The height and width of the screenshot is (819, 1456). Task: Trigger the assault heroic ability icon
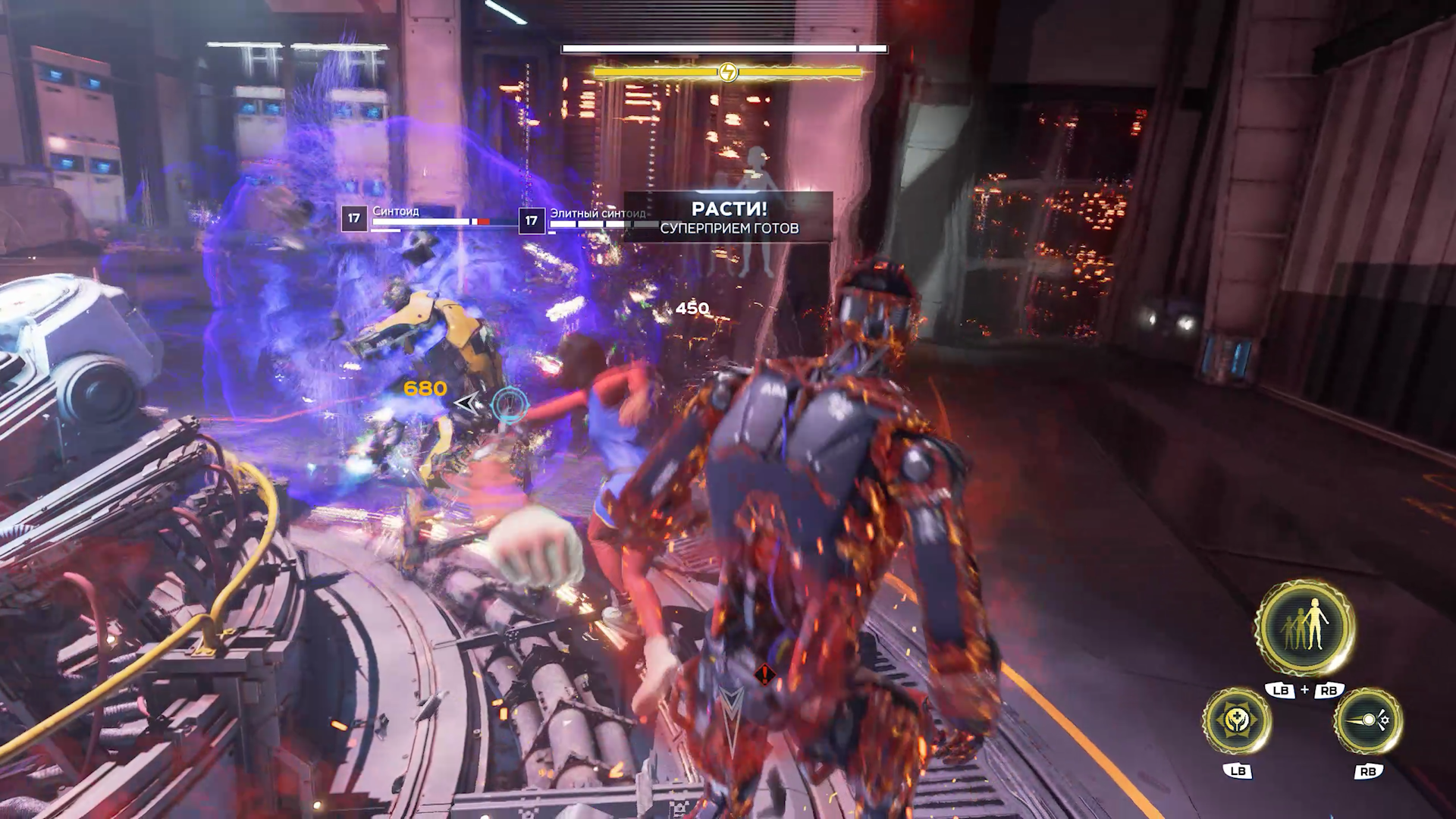click(1367, 720)
